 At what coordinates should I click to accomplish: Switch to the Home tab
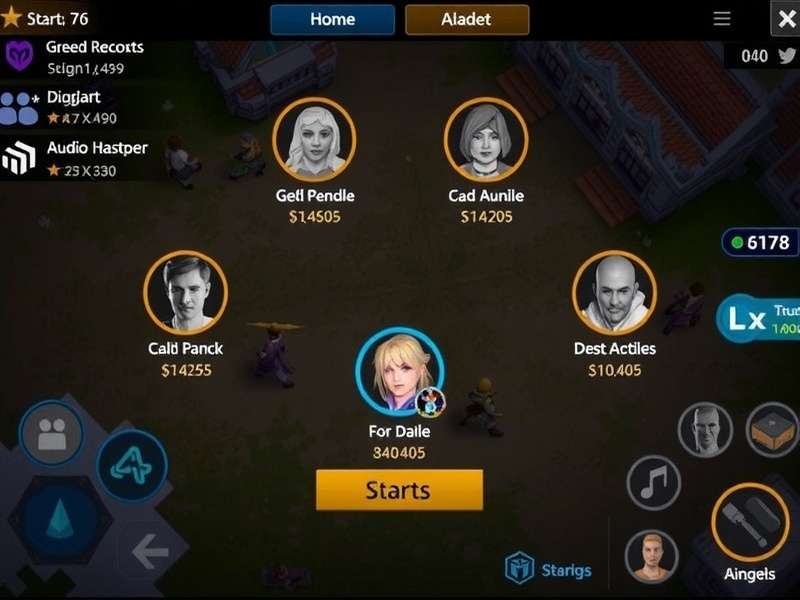[332, 19]
